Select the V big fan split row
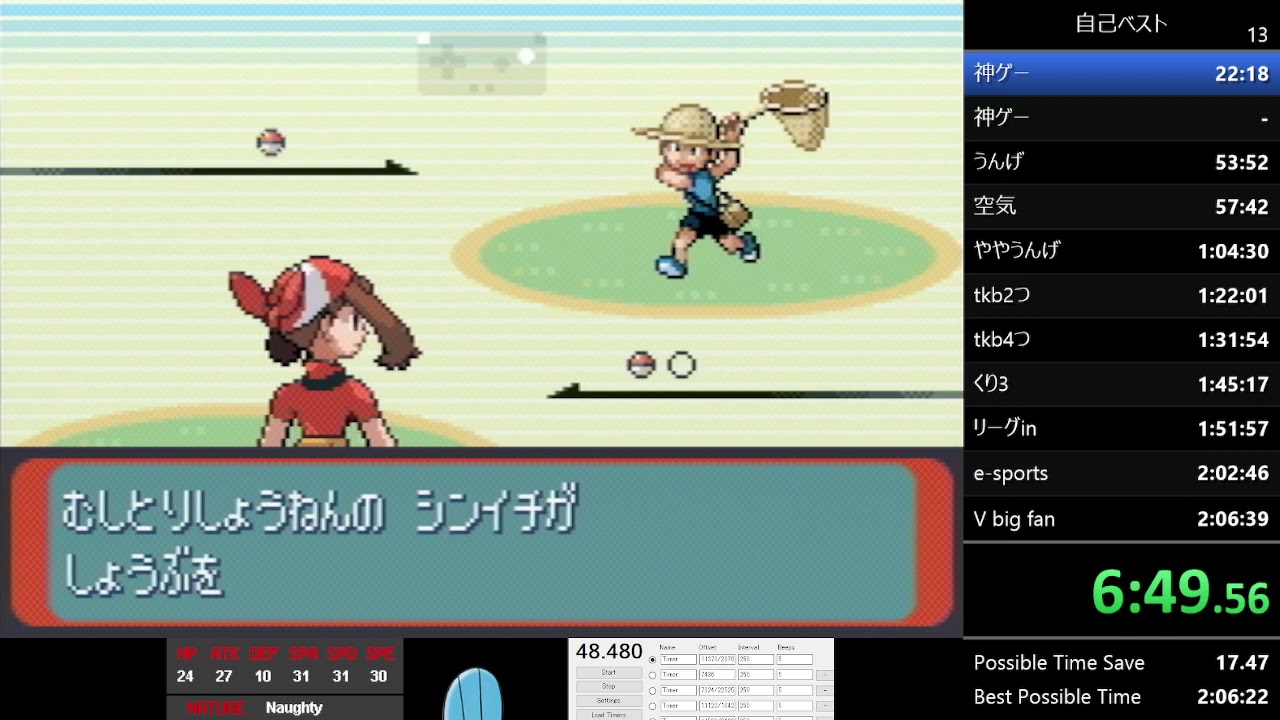Image resolution: width=1280 pixels, height=720 pixels. click(1119, 518)
